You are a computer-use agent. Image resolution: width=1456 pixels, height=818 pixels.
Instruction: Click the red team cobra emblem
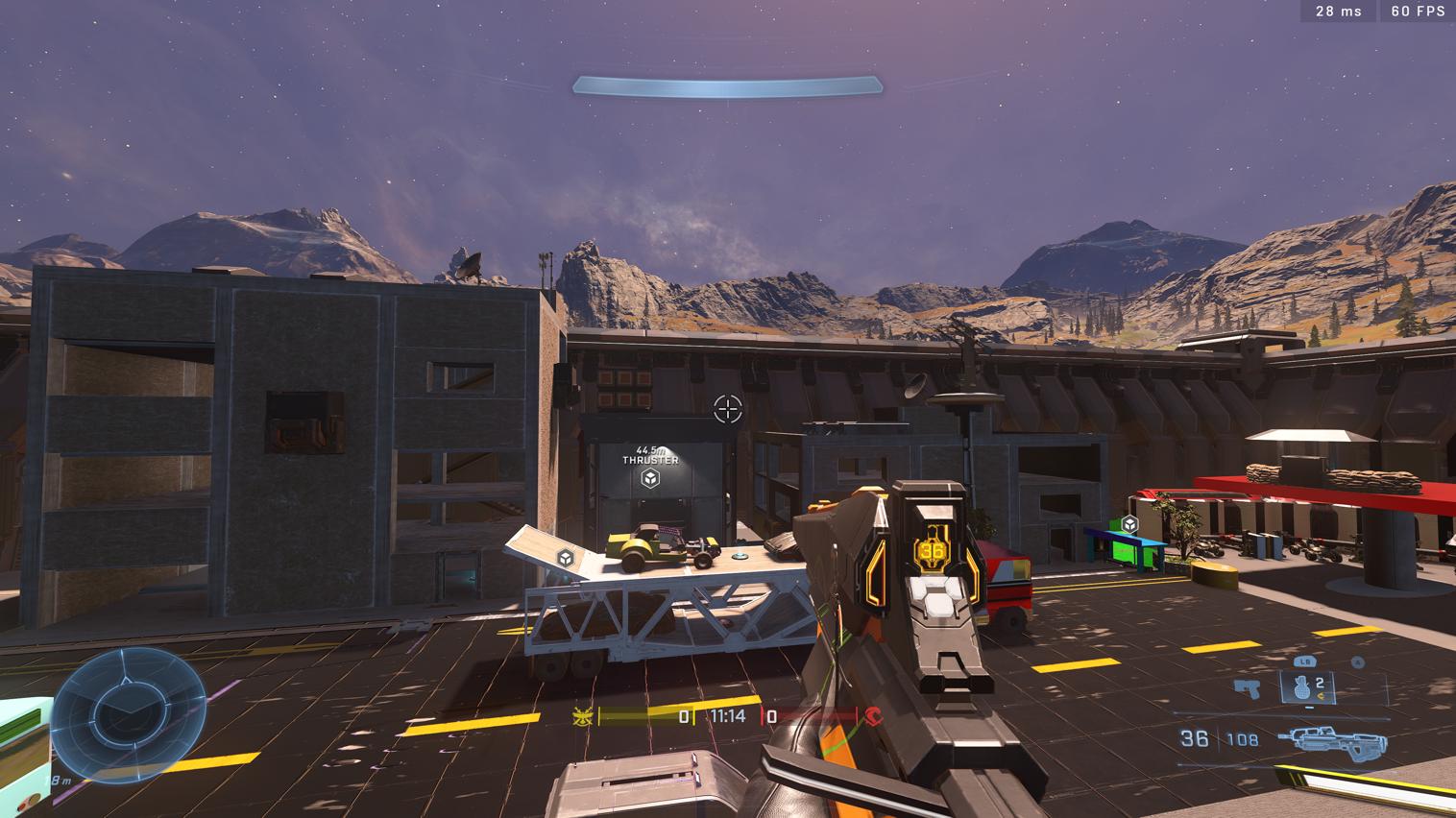[873, 716]
